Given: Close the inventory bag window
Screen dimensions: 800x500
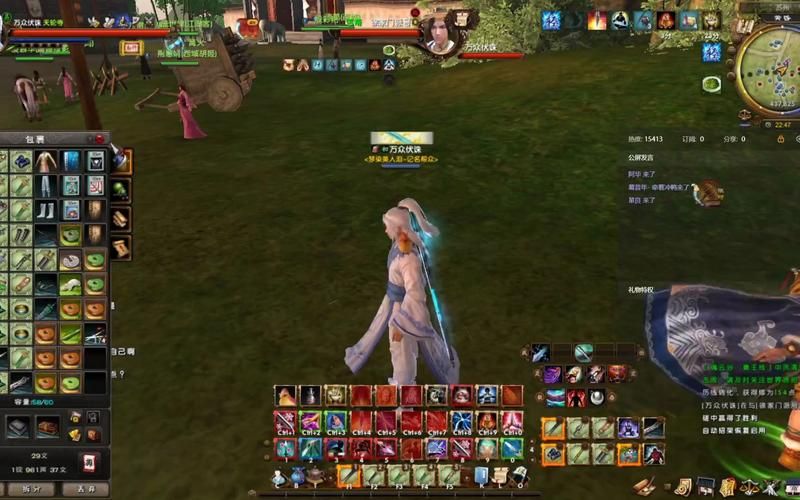Looking at the screenshot, I should click(x=99, y=139).
